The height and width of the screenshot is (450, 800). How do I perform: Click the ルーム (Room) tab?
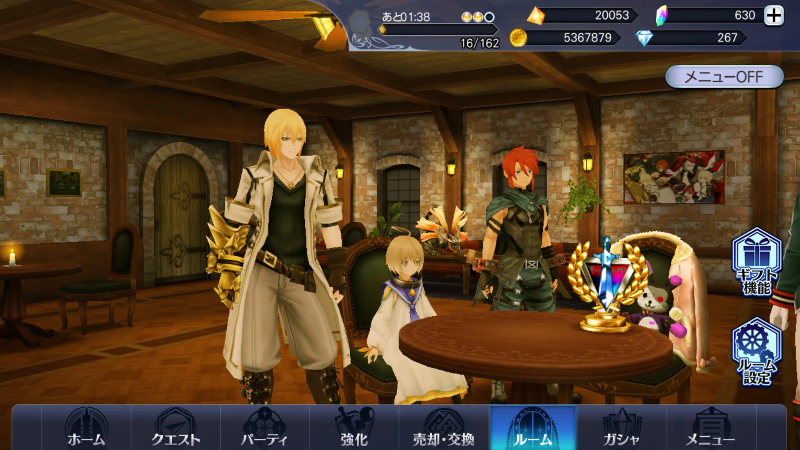[x=532, y=428]
